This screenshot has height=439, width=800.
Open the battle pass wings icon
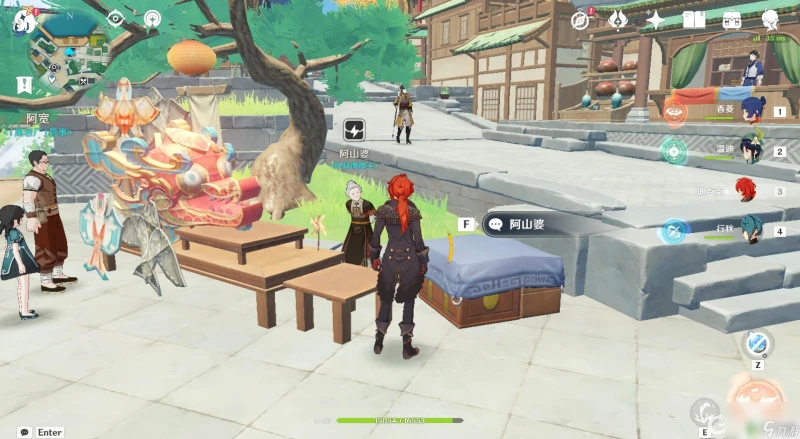pos(618,20)
